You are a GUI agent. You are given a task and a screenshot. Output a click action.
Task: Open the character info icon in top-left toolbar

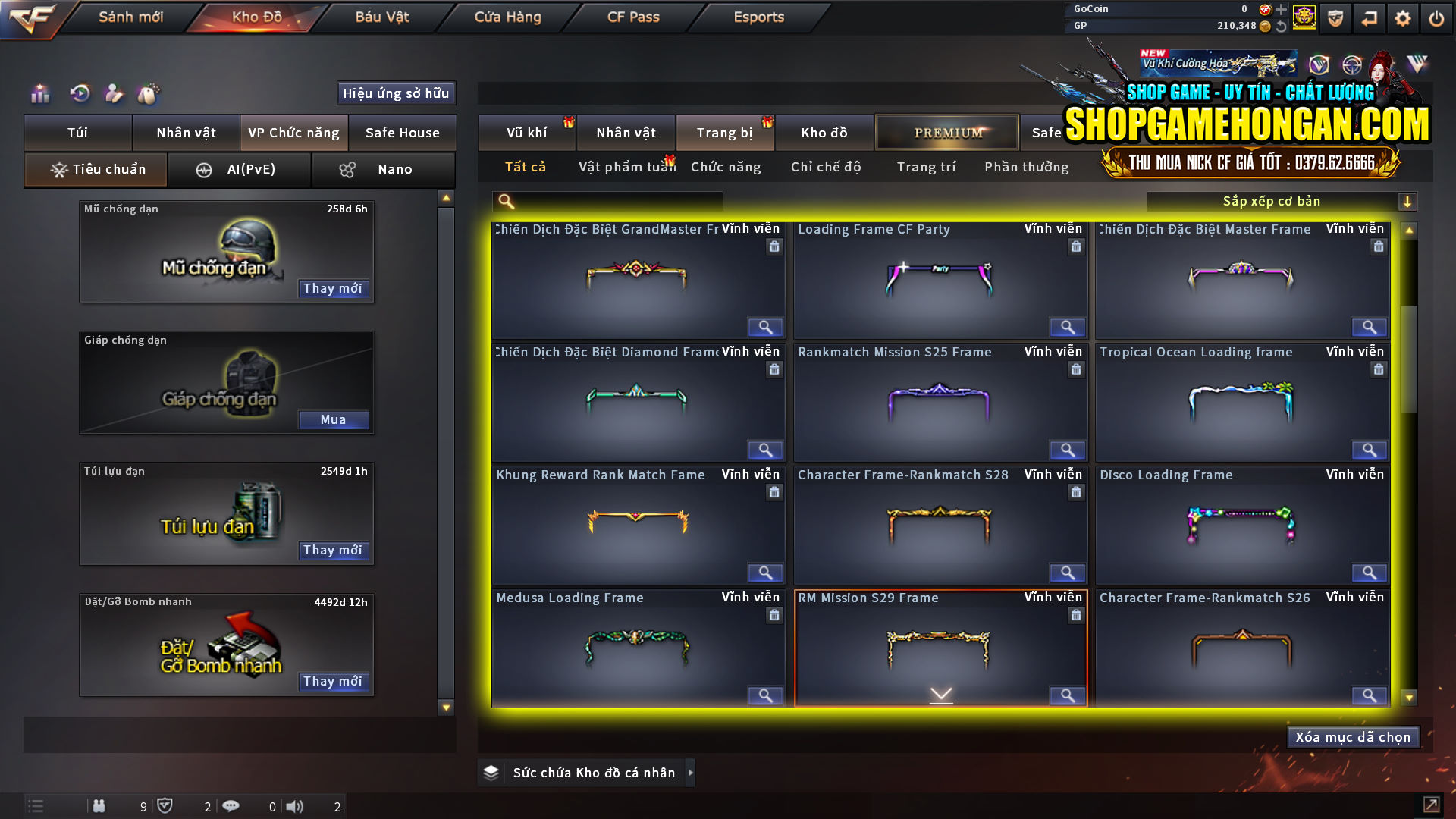coord(114,93)
